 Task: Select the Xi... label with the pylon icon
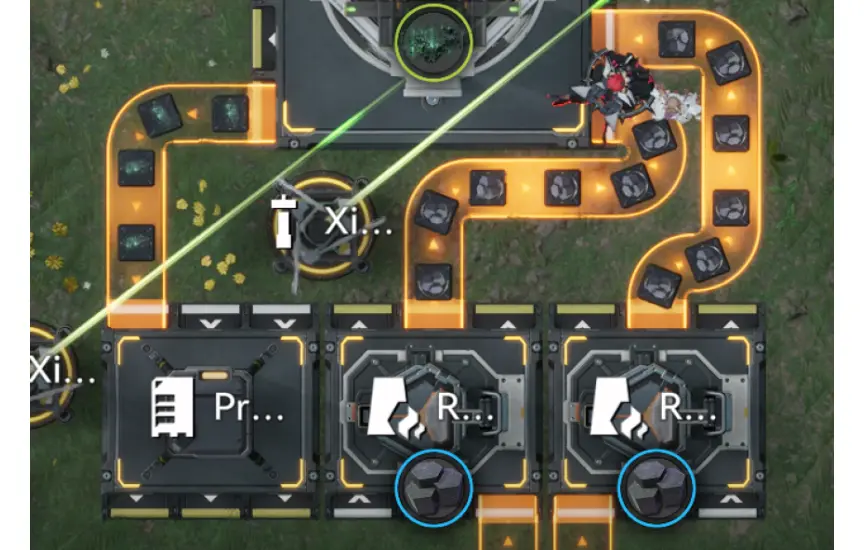click(x=330, y=221)
